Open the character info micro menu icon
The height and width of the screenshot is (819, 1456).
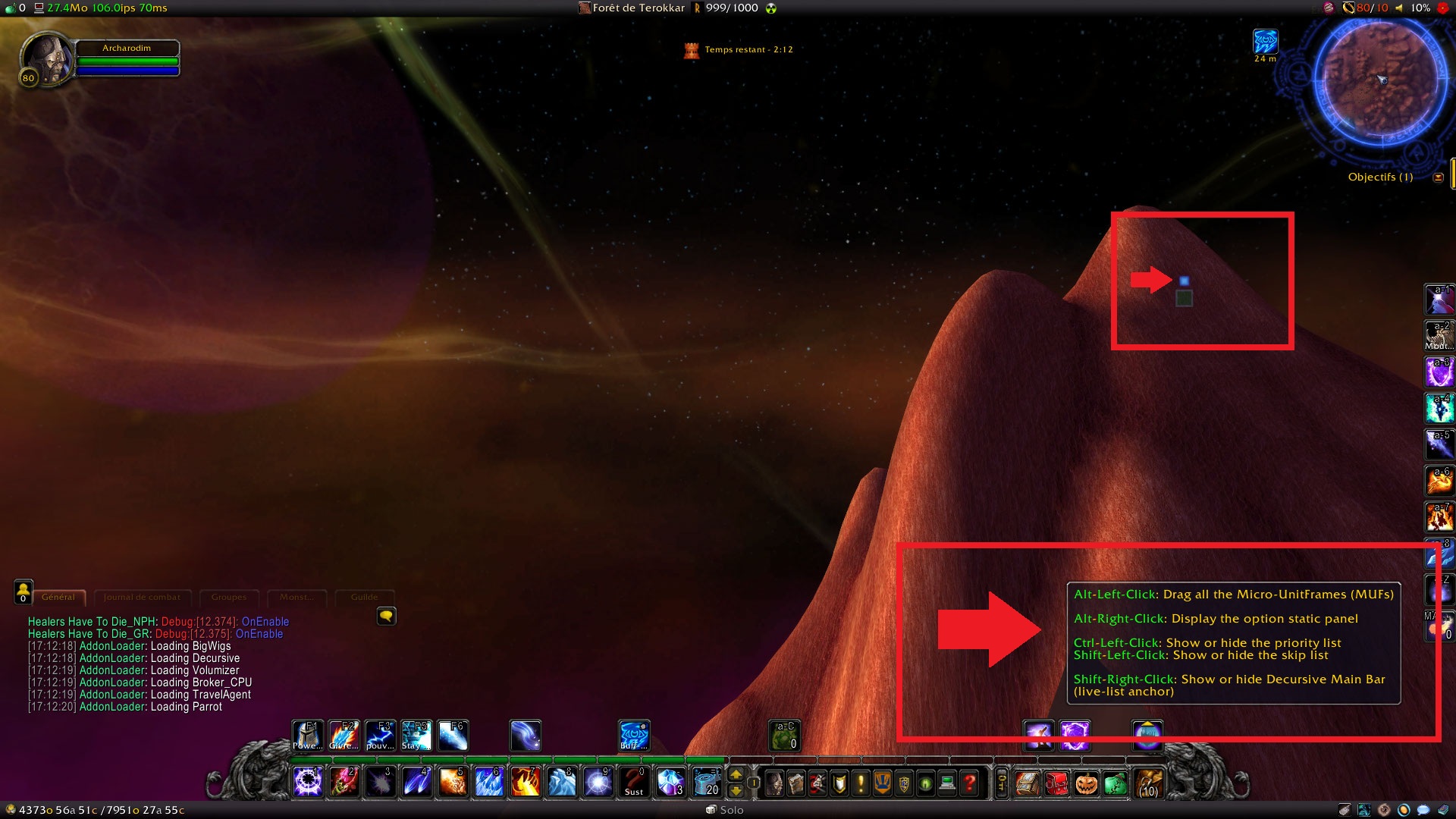776,783
